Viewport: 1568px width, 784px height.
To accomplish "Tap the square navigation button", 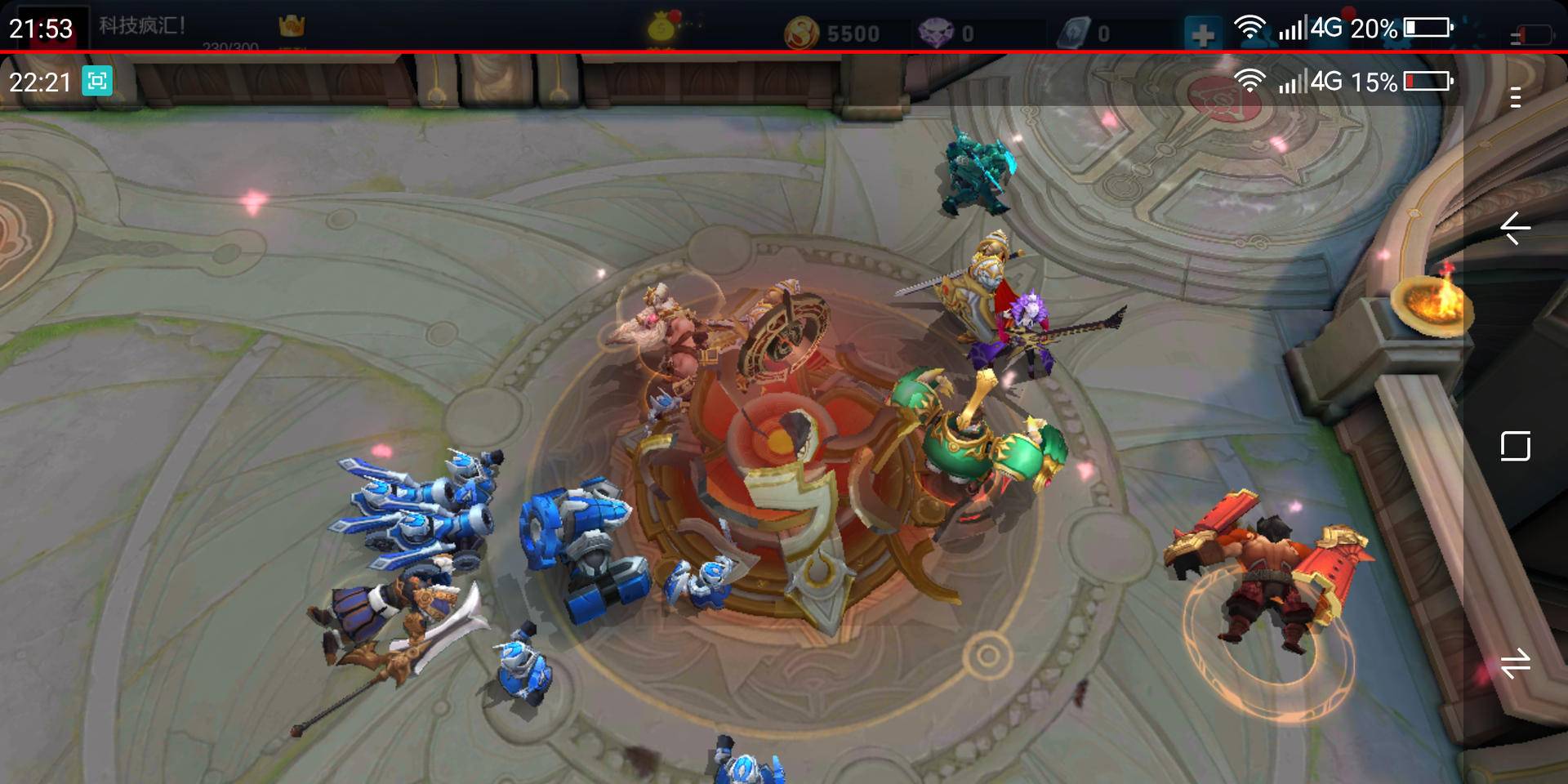I will (1516, 446).
